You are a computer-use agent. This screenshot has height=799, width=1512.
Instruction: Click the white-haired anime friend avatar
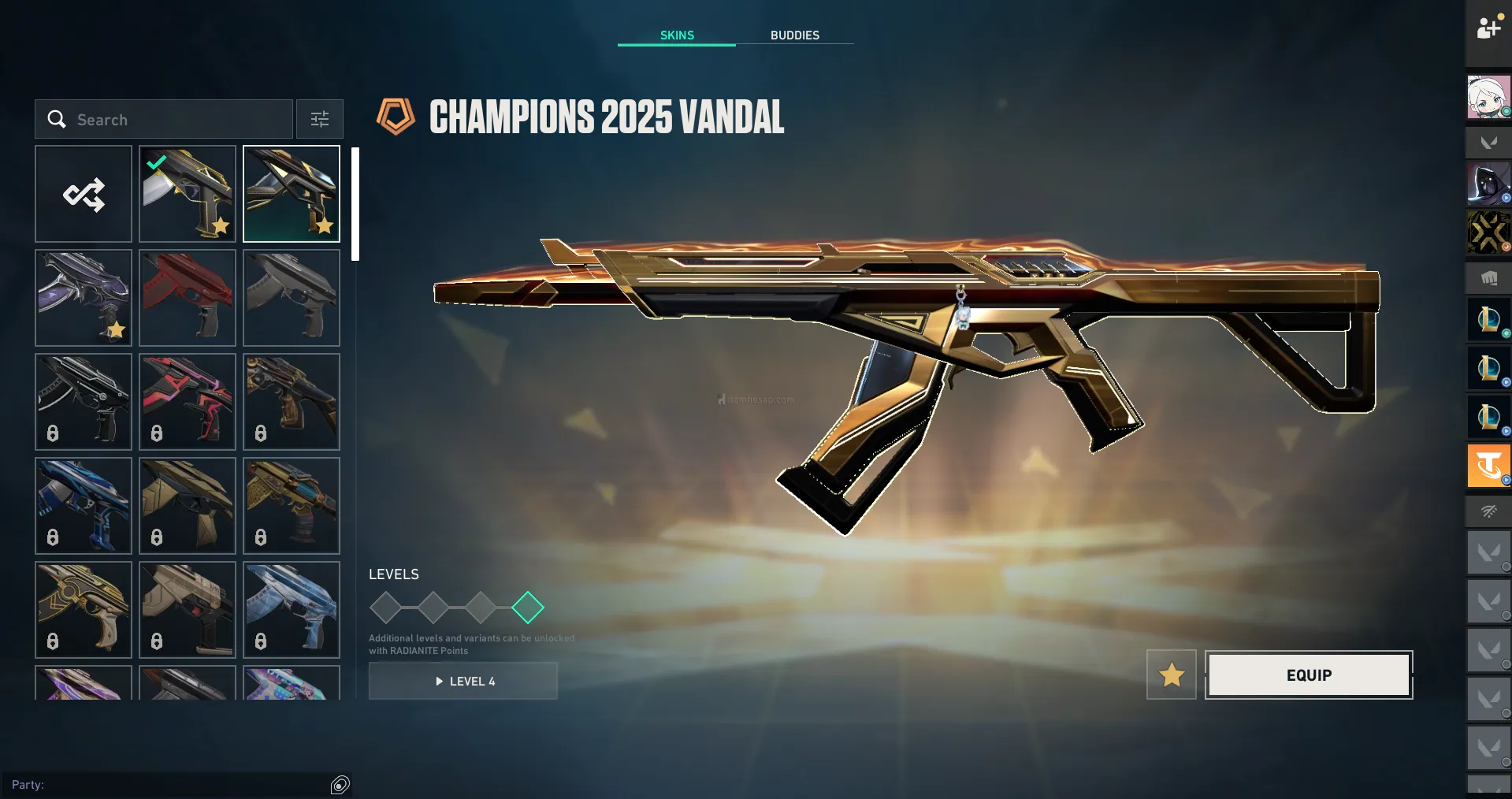pos(1488,98)
